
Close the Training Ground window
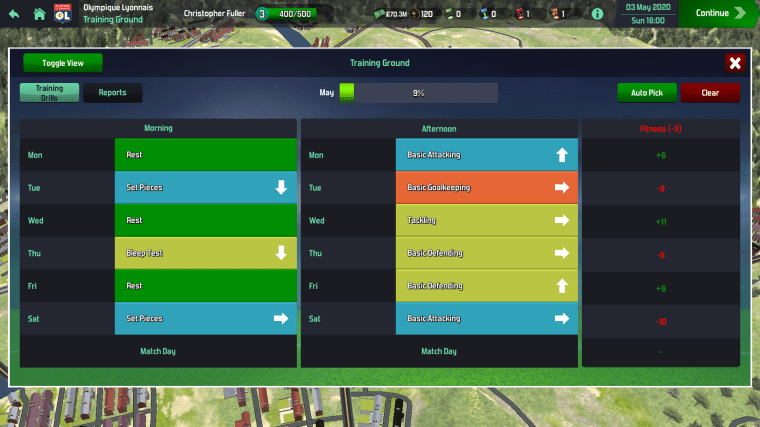point(735,63)
